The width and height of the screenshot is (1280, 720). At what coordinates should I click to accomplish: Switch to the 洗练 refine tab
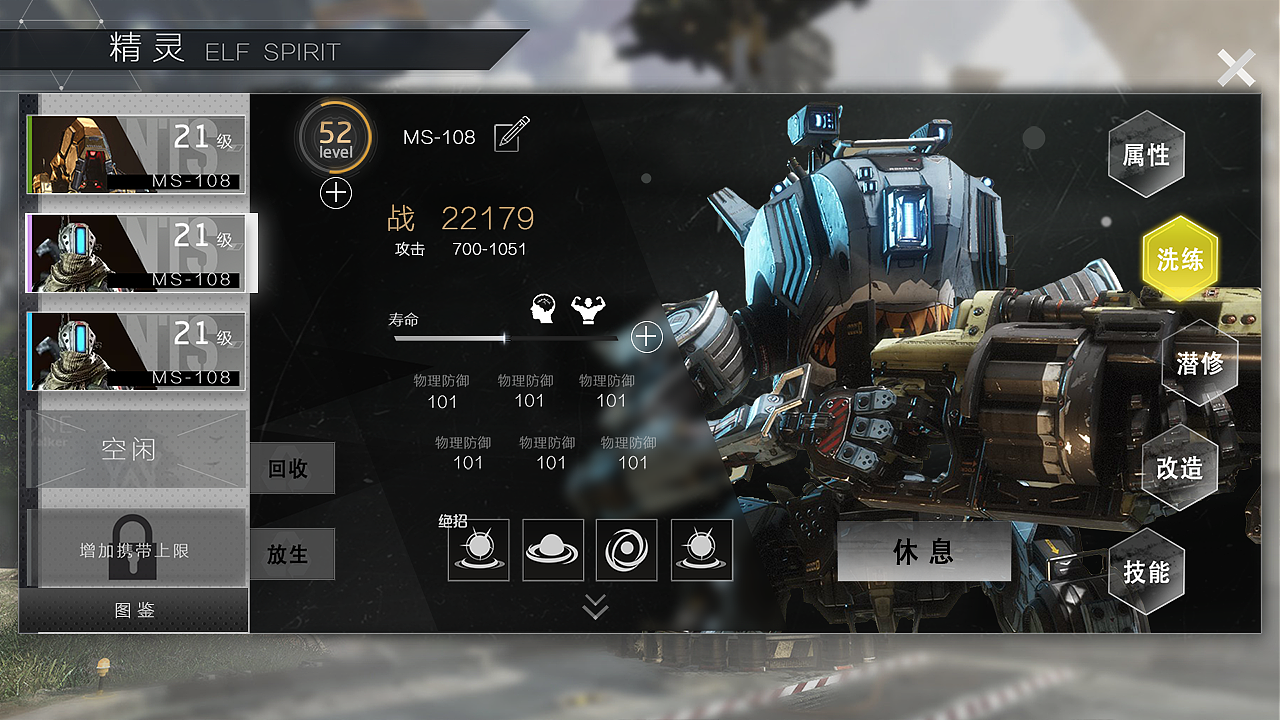coord(1180,259)
